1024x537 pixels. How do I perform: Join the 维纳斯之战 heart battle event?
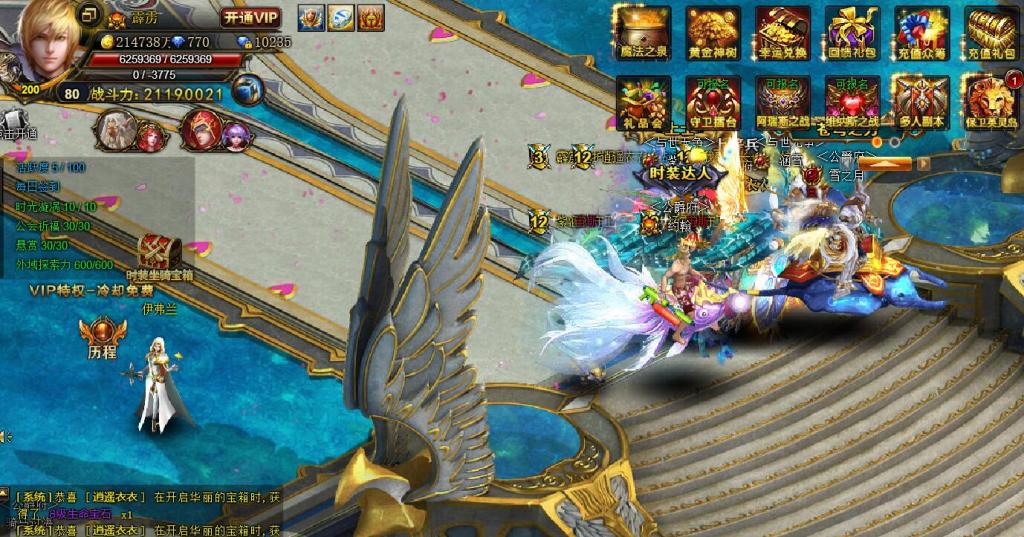click(x=852, y=100)
